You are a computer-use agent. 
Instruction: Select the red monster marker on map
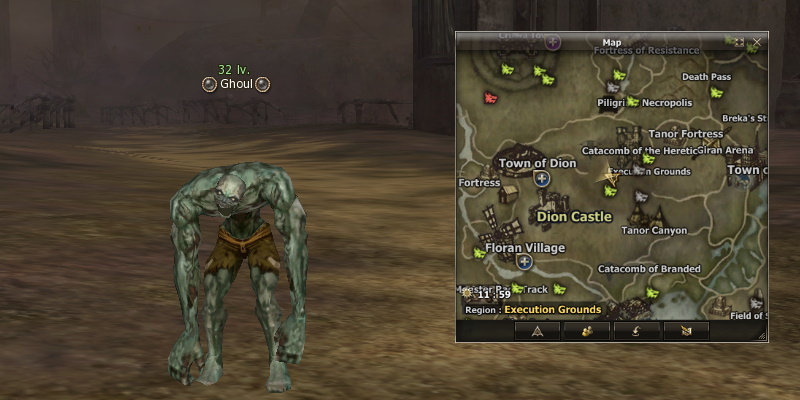tap(490, 98)
